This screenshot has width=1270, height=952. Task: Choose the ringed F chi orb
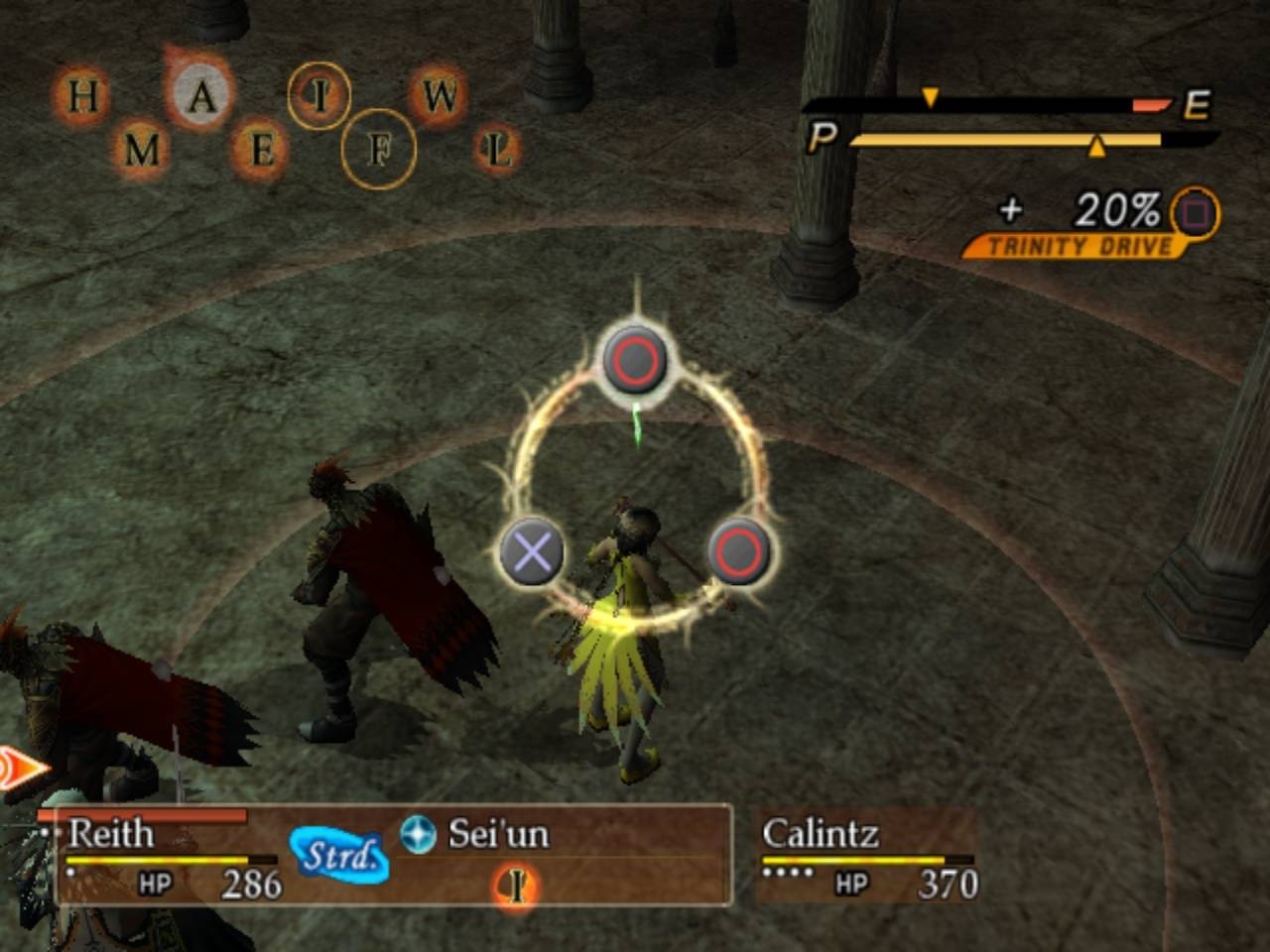379,151
